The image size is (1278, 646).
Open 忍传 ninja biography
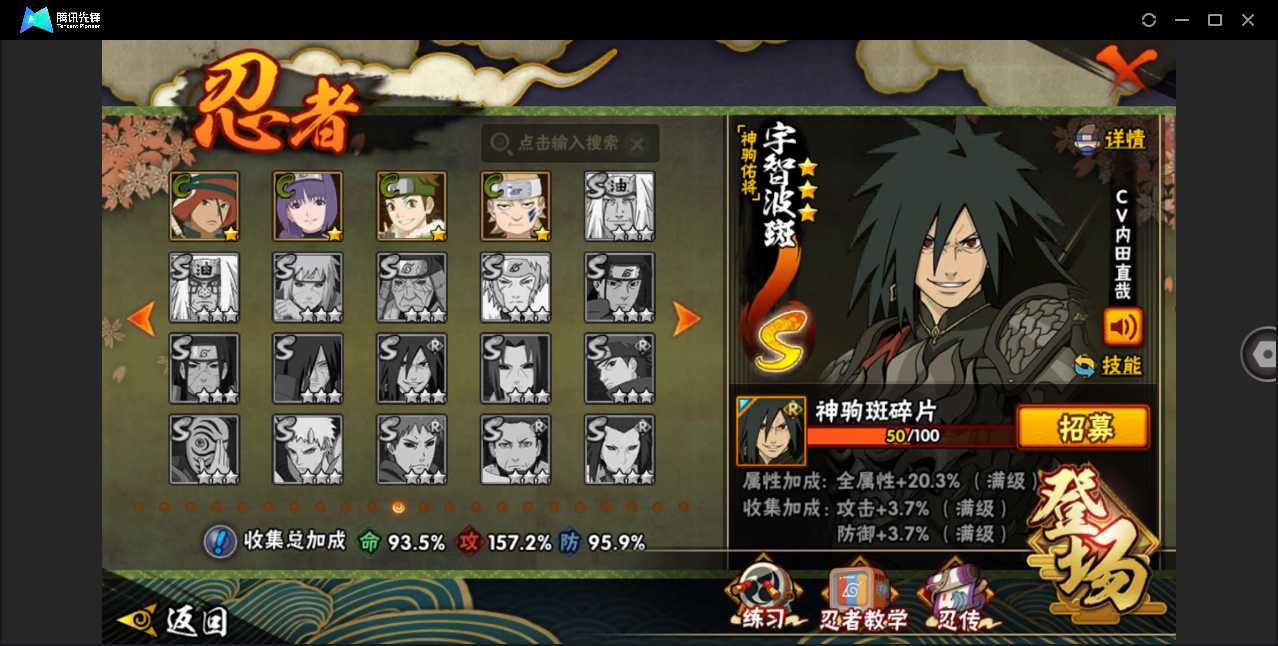[957, 602]
